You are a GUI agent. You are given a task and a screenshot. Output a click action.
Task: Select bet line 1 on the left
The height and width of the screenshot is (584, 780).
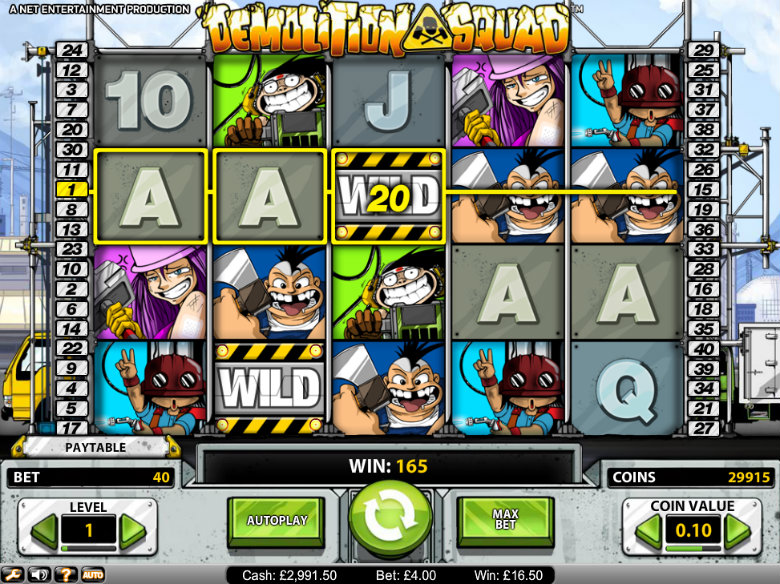(x=72, y=189)
